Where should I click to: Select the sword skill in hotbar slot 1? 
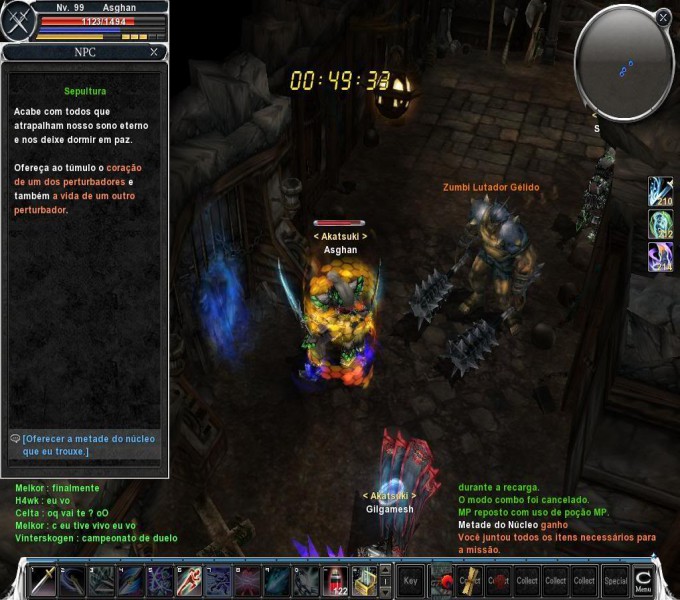(x=43, y=581)
